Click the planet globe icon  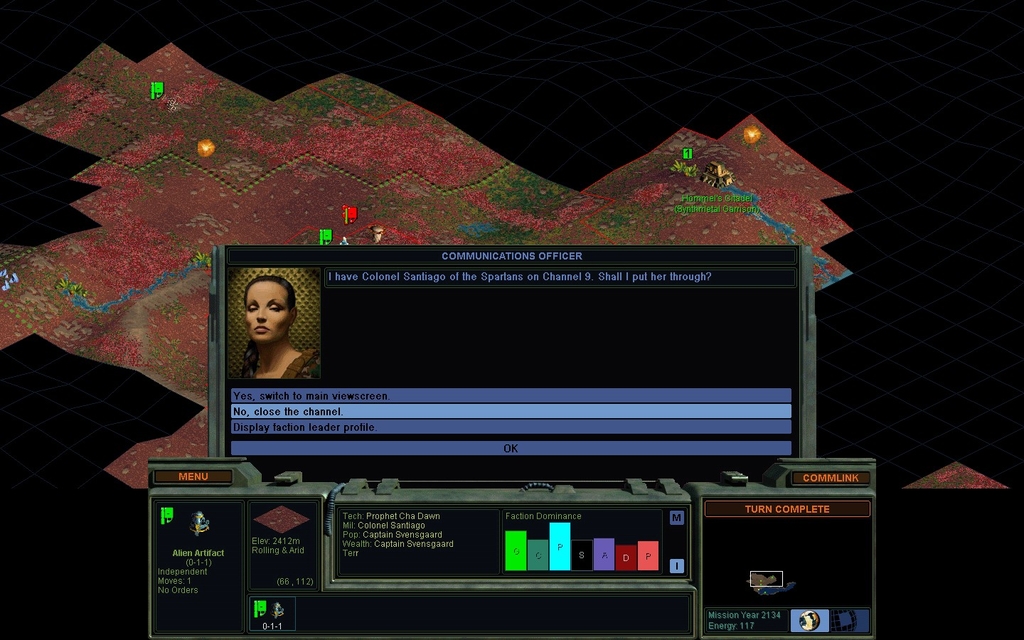point(809,620)
